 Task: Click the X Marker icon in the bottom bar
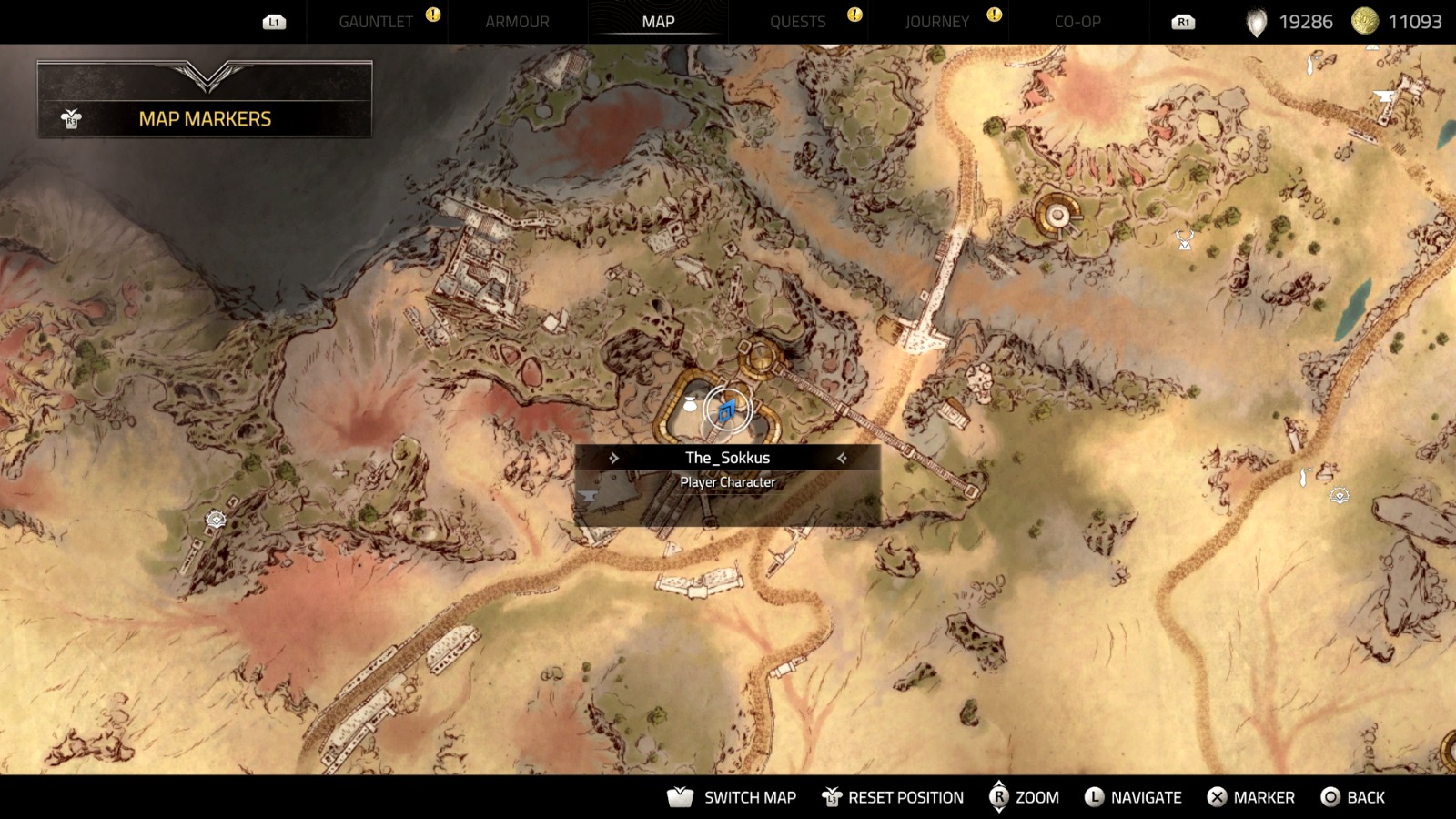point(1217,797)
